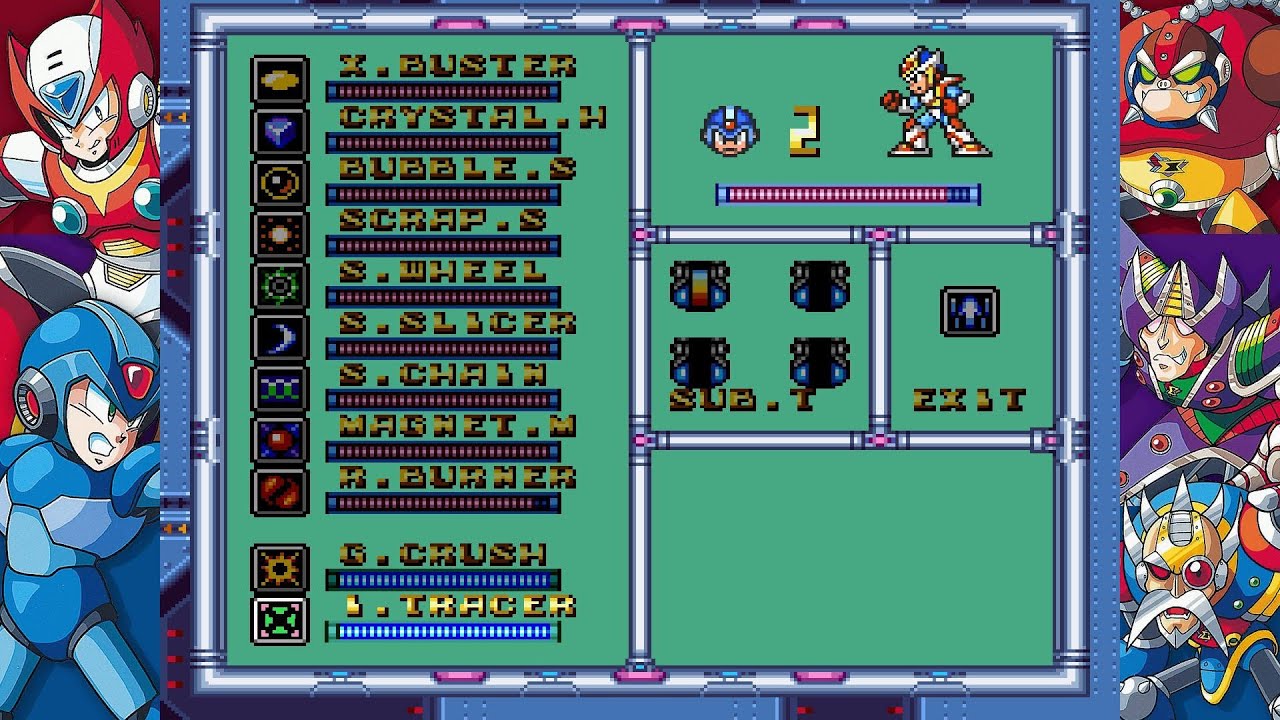Choose the S.Slicer weapon
This screenshot has height=720, width=1280.
point(457,323)
